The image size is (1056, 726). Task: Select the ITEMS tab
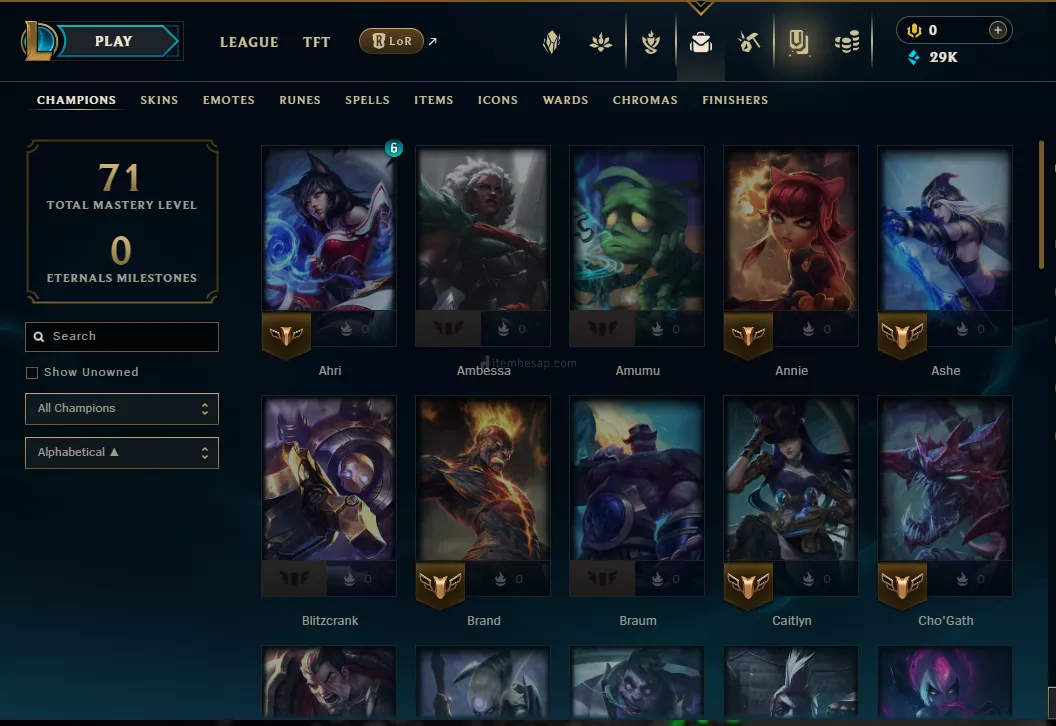click(x=434, y=100)
